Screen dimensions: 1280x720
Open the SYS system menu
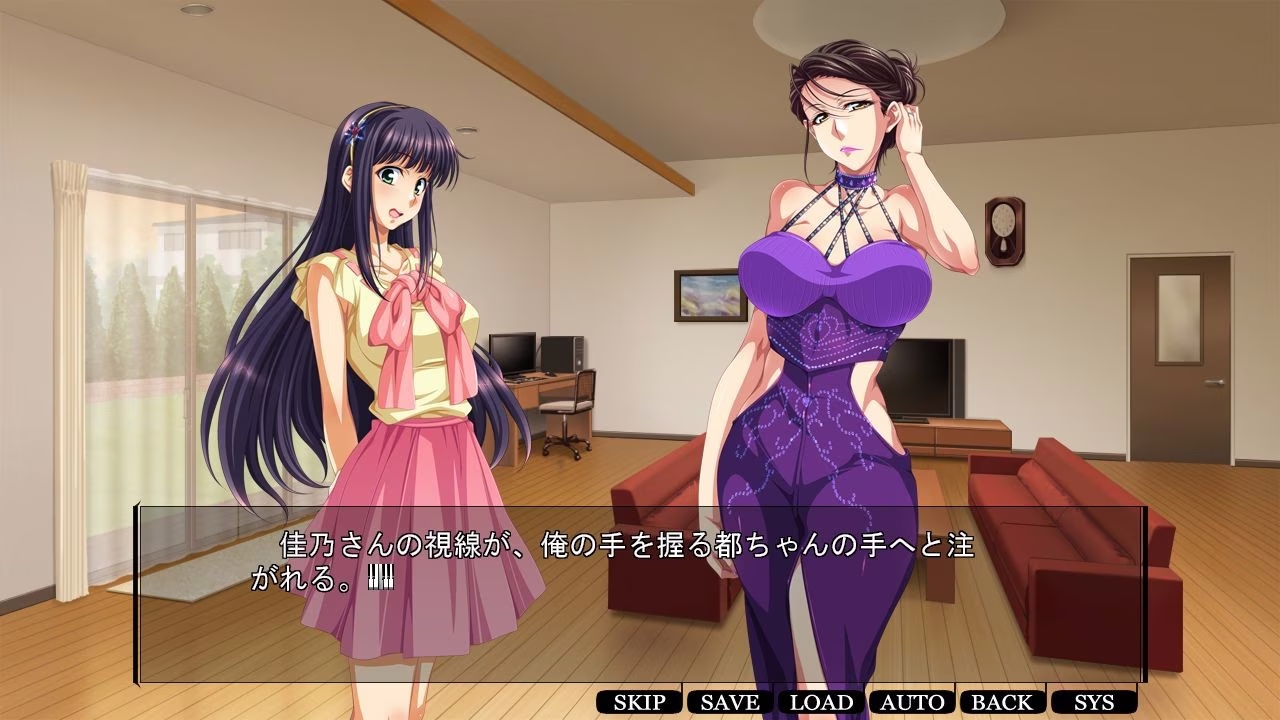click(x=1093, y=702)
